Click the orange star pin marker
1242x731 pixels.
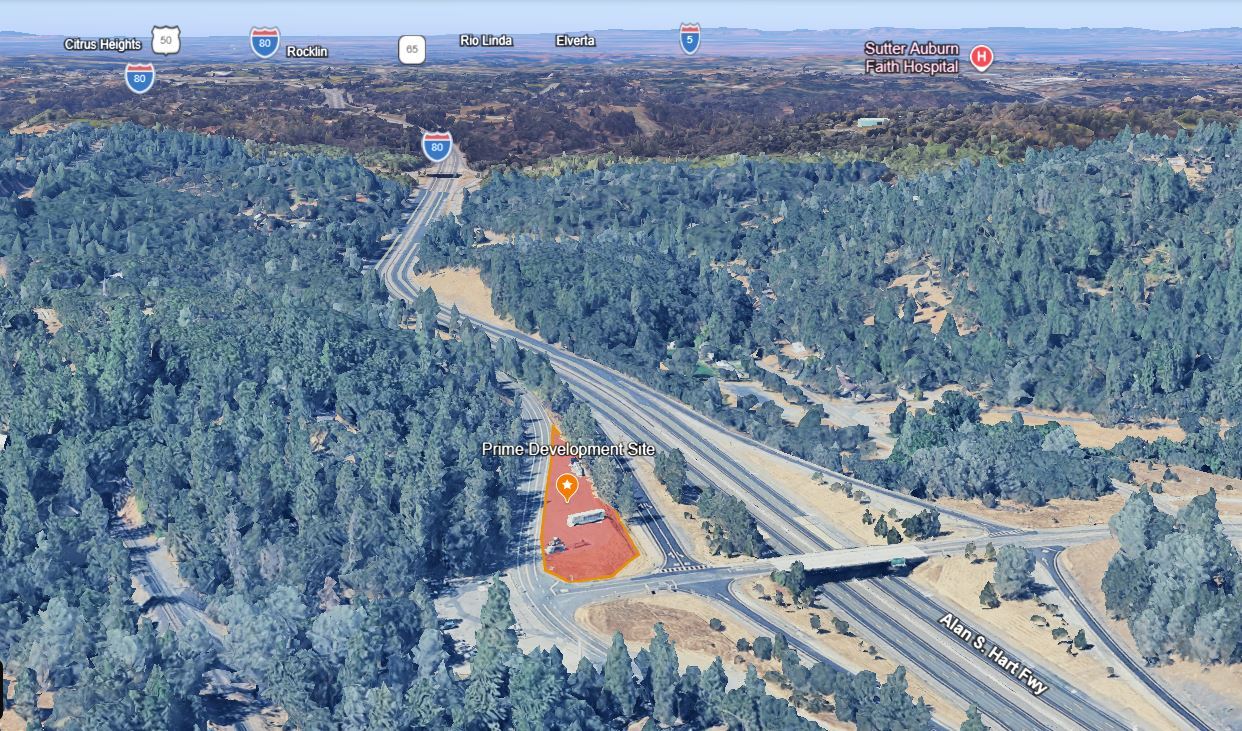[567, 487]
